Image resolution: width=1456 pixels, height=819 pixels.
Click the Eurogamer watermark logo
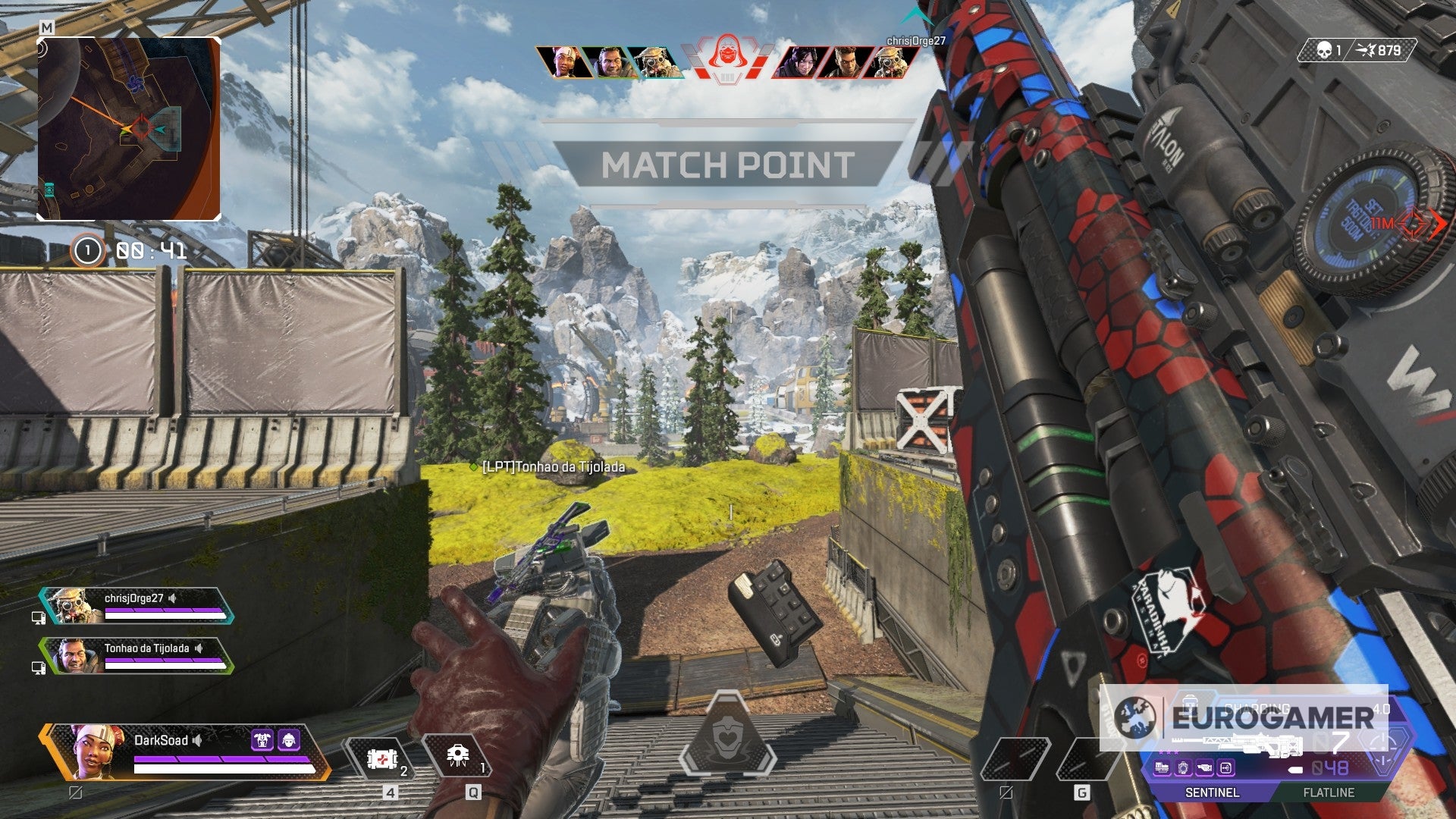(1244, 717)
